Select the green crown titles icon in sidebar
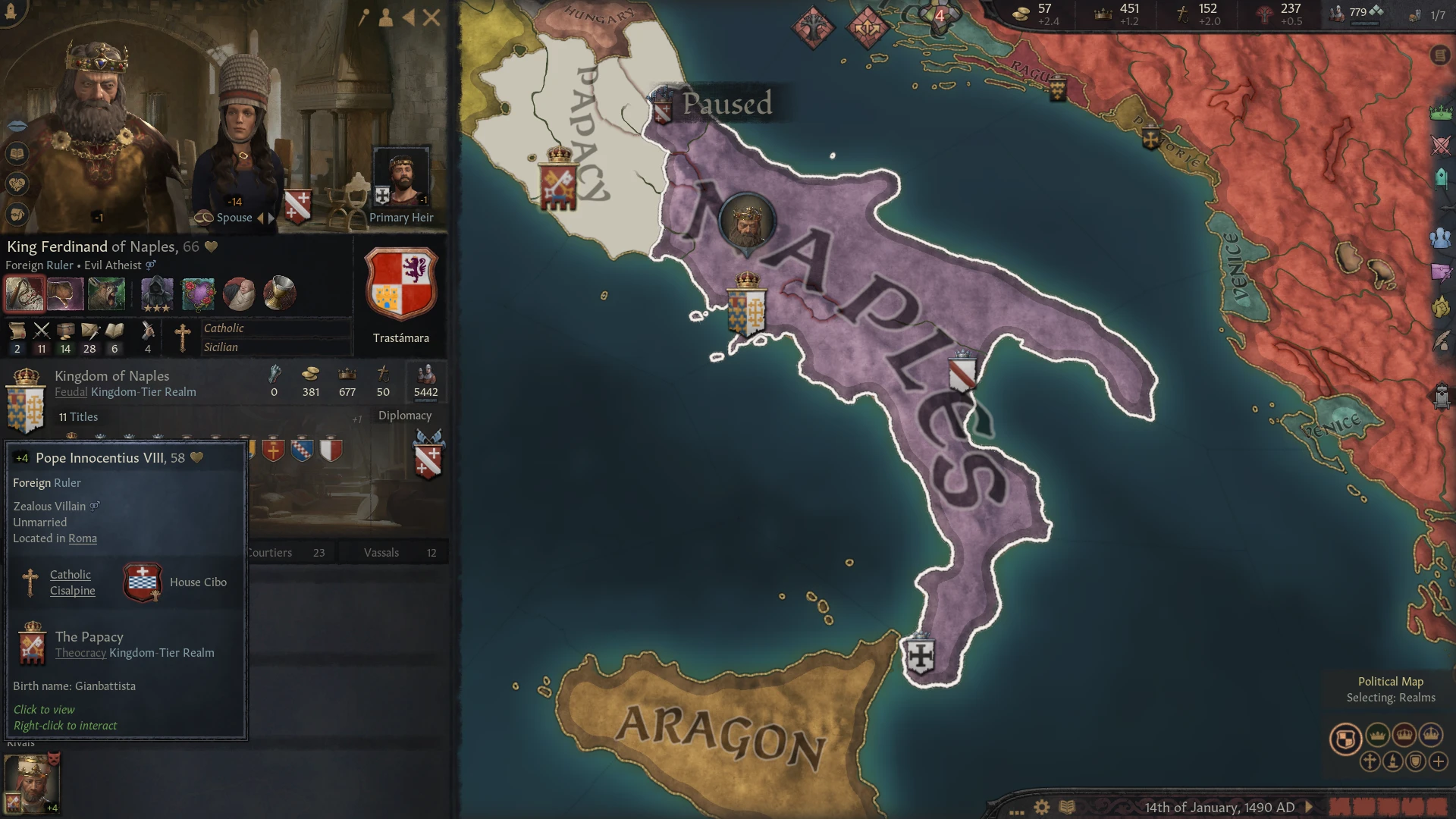 tap(1439, 112)
